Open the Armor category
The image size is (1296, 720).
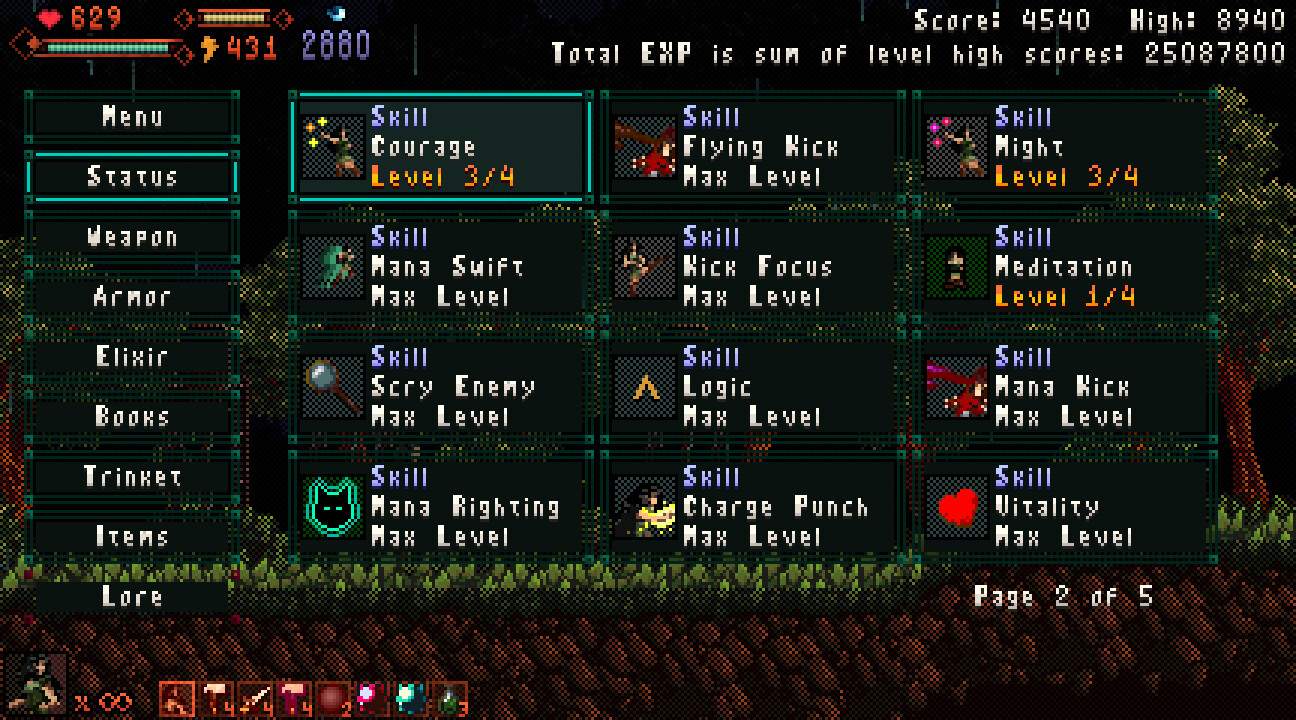(x=132, y=297)
